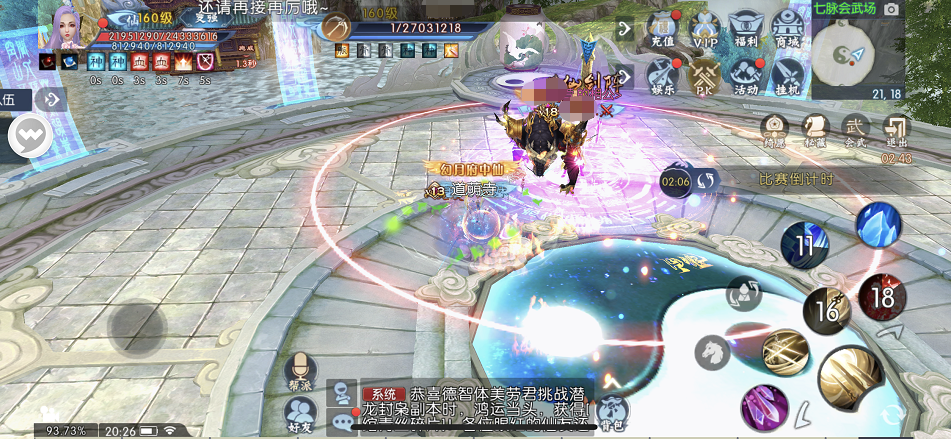The width and height of the screenshot is (951, 439).
Task: Open the 商城 shop
Action: click(x=787, y=30)
